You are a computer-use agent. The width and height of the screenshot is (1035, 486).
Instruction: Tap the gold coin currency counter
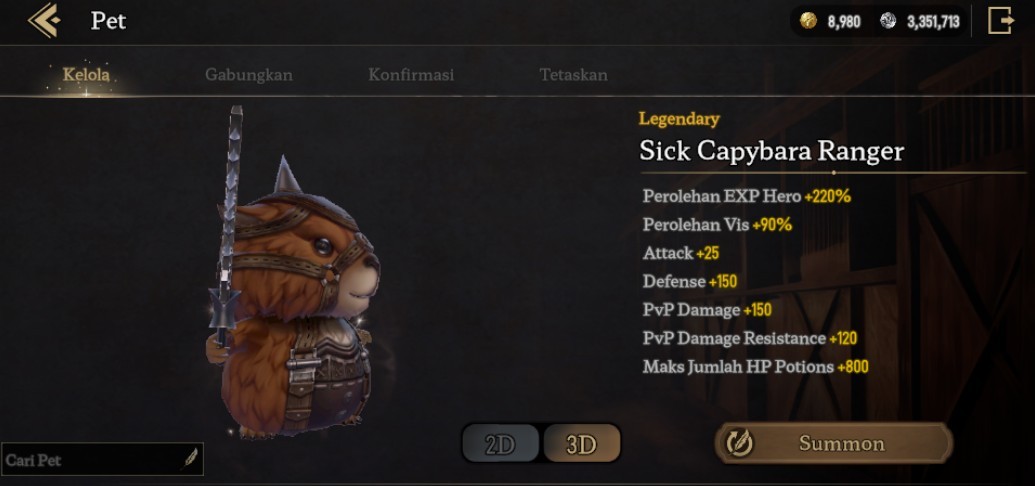click(833, 21)
